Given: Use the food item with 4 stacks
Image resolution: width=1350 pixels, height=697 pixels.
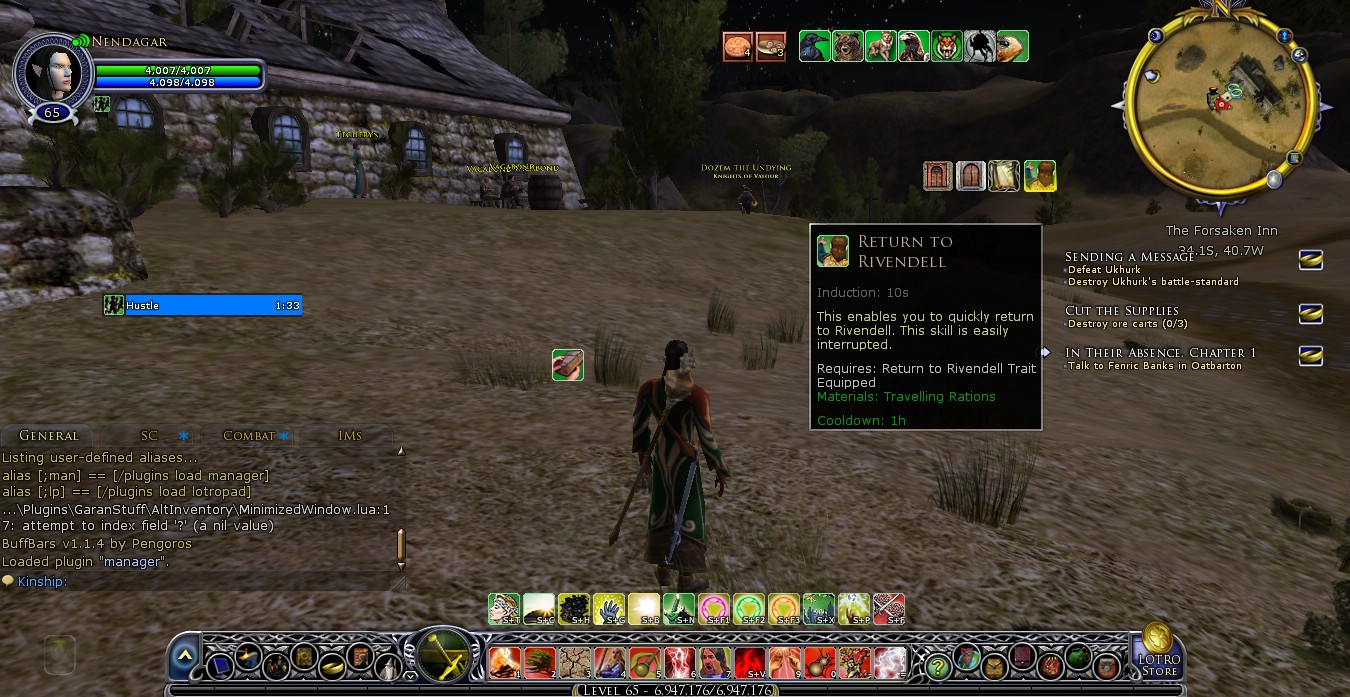Looking at the screenshot, I should click(x=738, y=47).
